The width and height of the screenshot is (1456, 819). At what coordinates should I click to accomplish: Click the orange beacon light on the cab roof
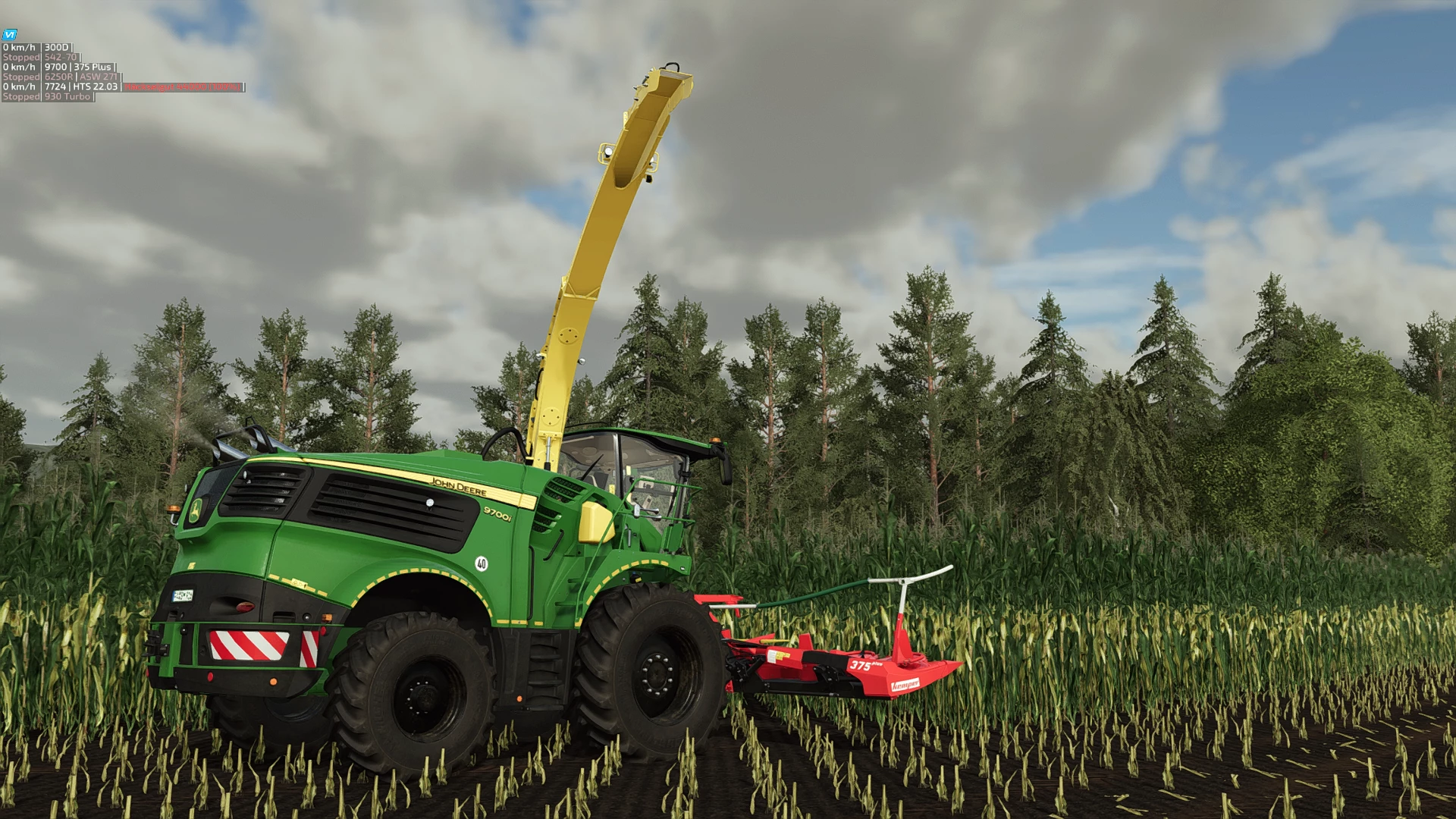(715, 440)
